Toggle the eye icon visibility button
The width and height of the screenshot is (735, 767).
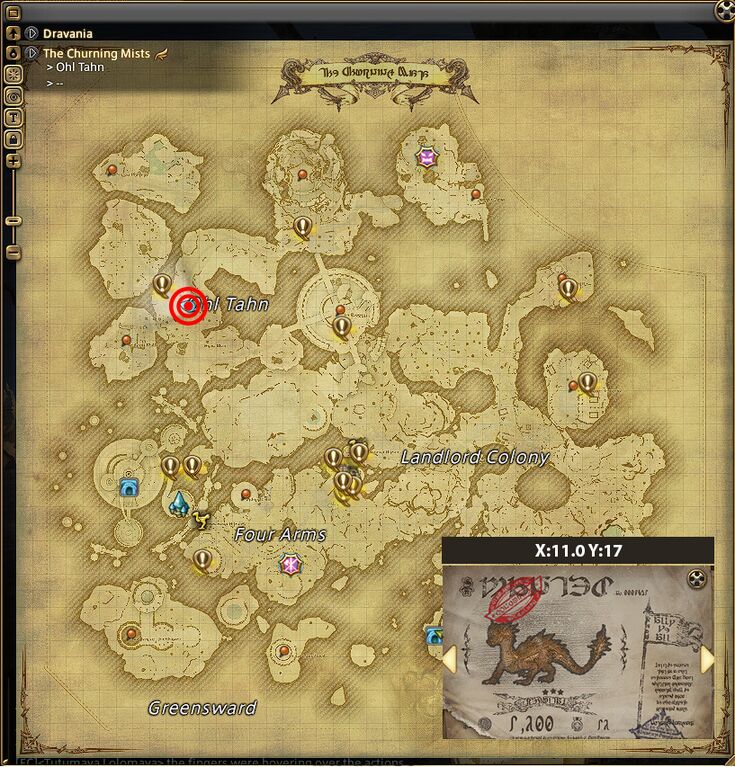click(14, 95)
